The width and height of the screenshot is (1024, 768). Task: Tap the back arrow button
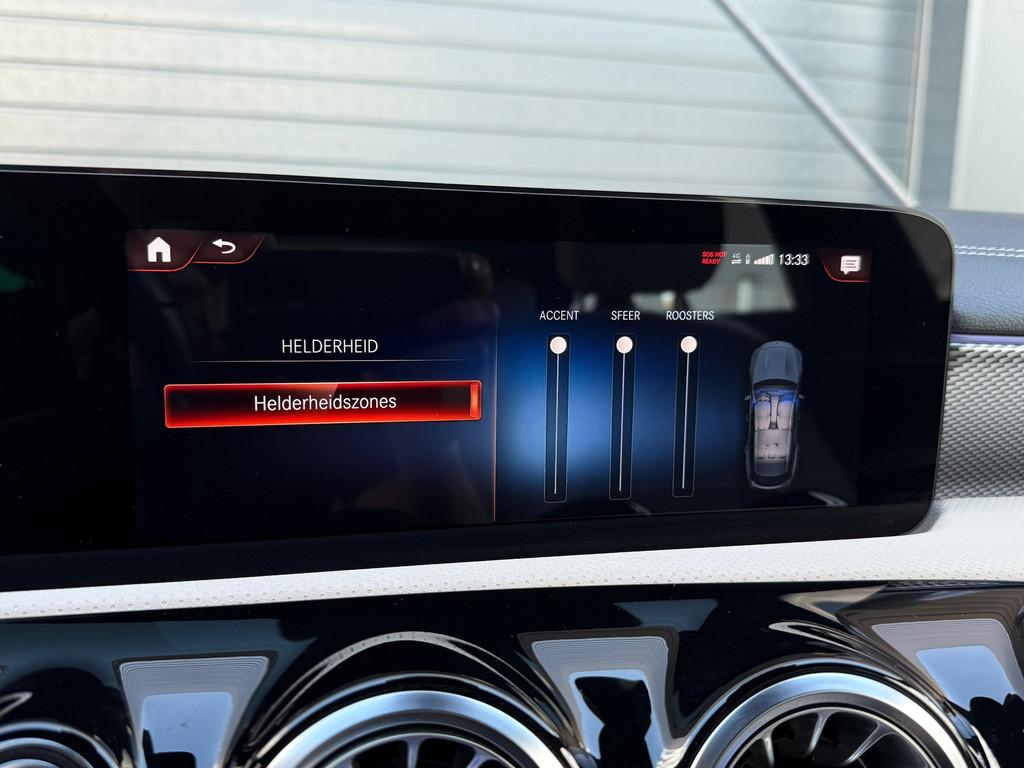[224, 246]
